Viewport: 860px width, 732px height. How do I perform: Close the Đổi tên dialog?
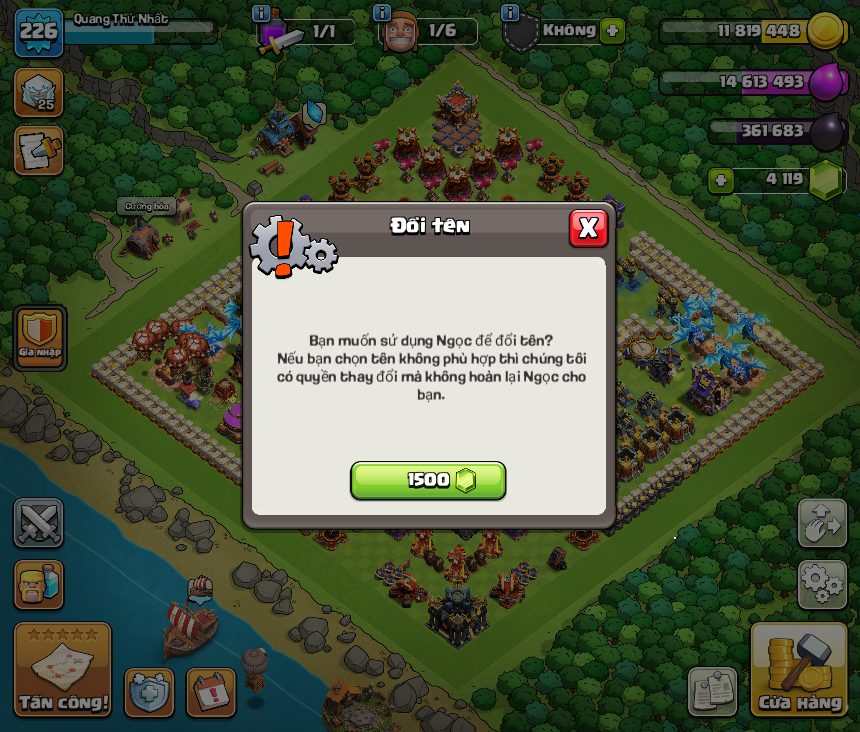tap(588, 228)
